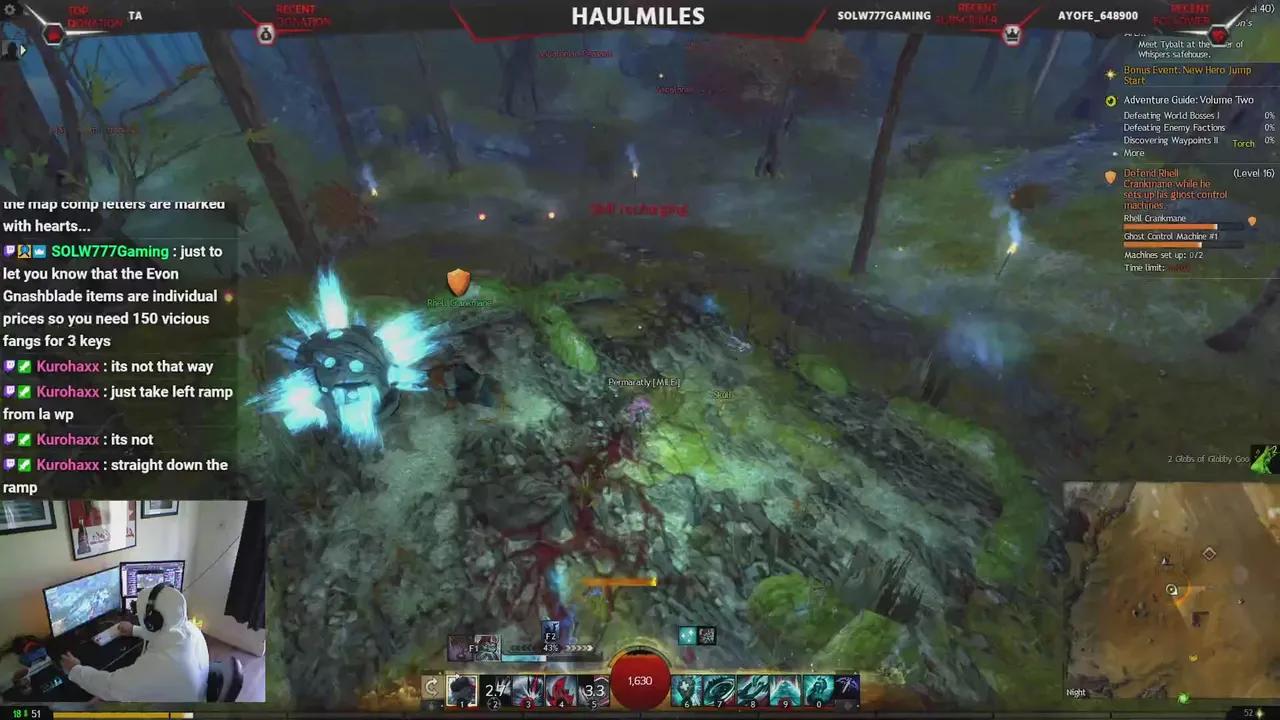Click the minimap in the bottom-right corner
Viewport: 1280px width, 720px height.
tap(1170, 590)
